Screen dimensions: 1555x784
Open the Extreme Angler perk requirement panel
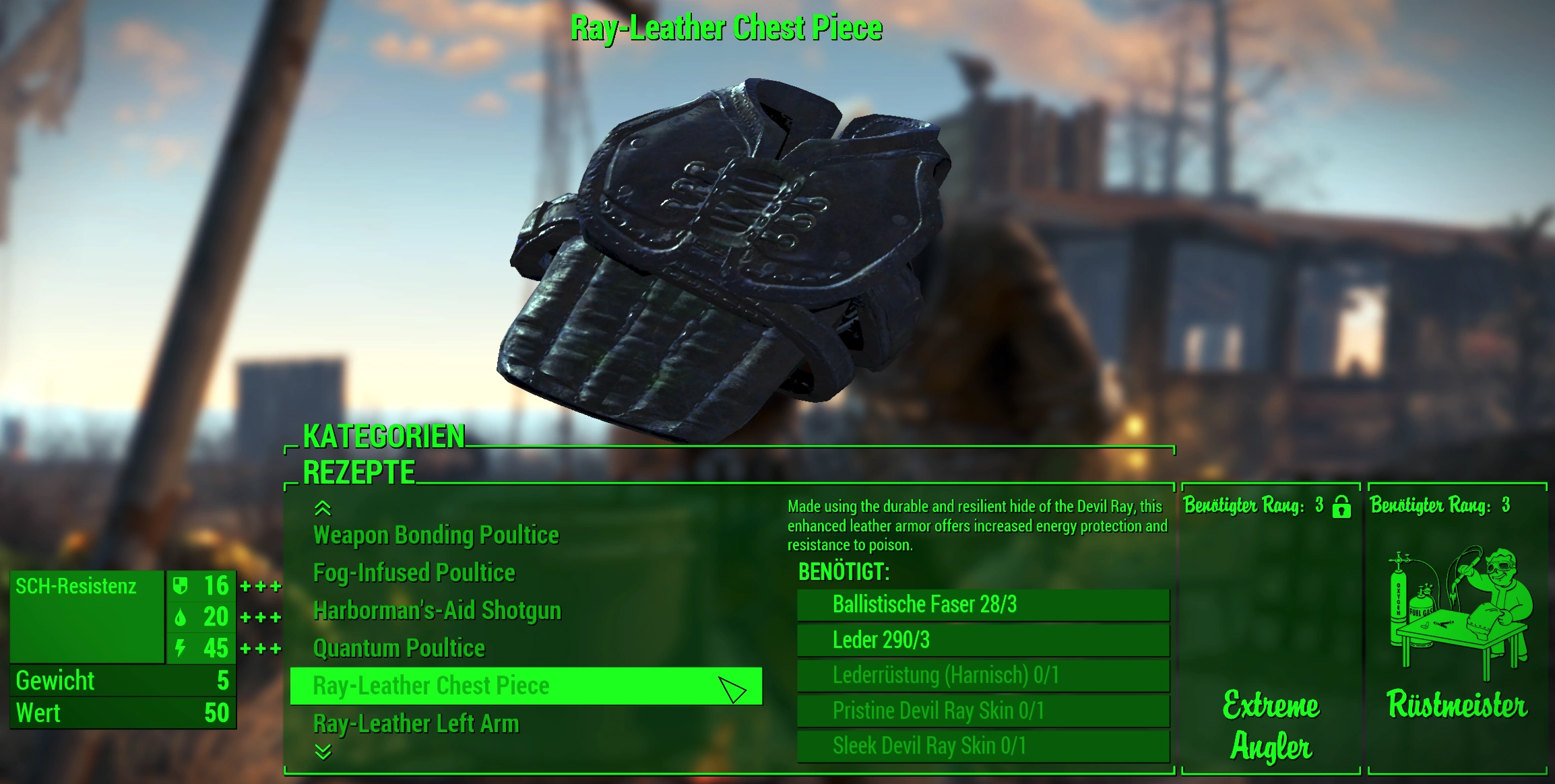pyautogui.click(x=1271, y=724)
